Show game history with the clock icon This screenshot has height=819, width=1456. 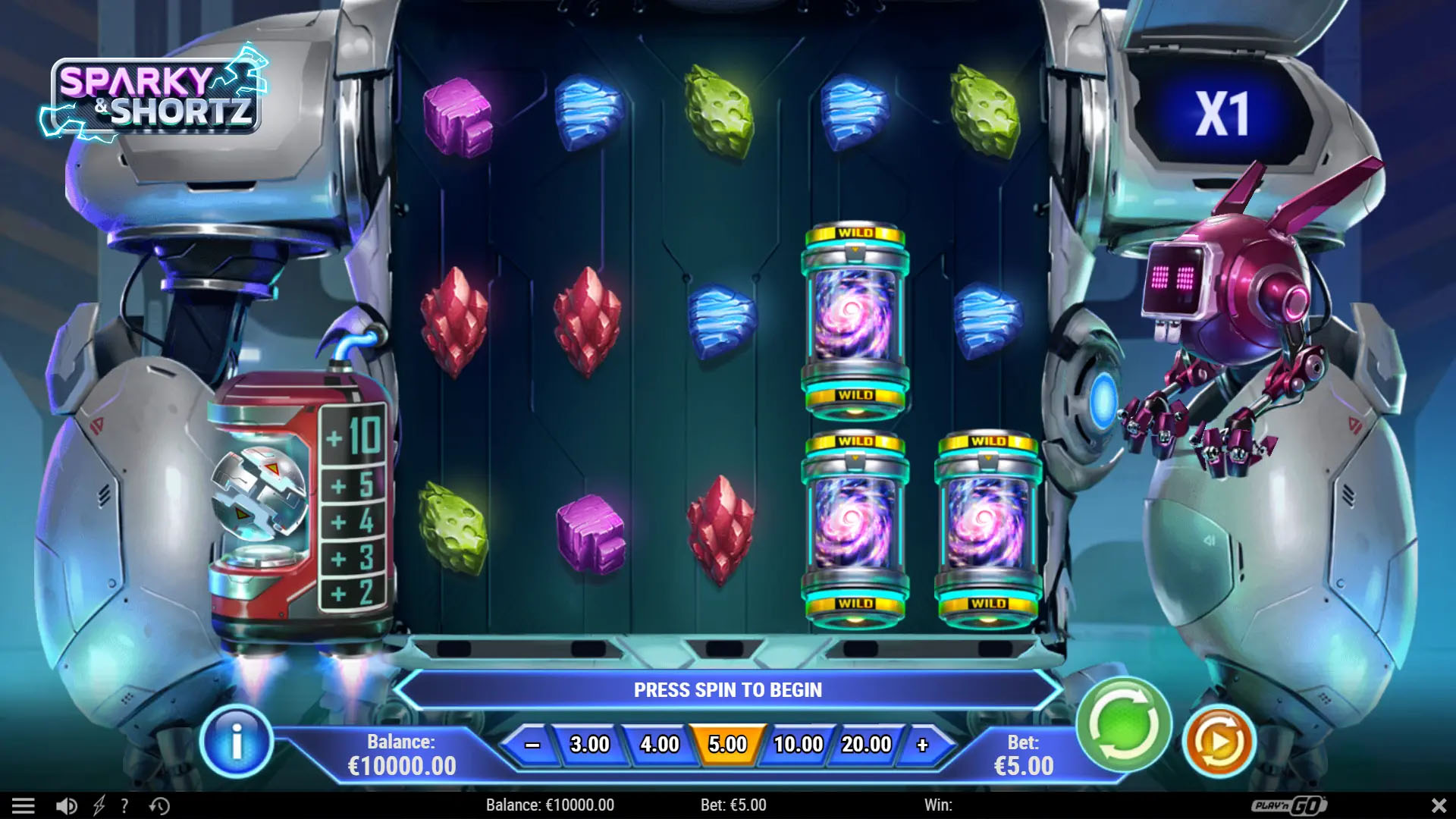159,805
